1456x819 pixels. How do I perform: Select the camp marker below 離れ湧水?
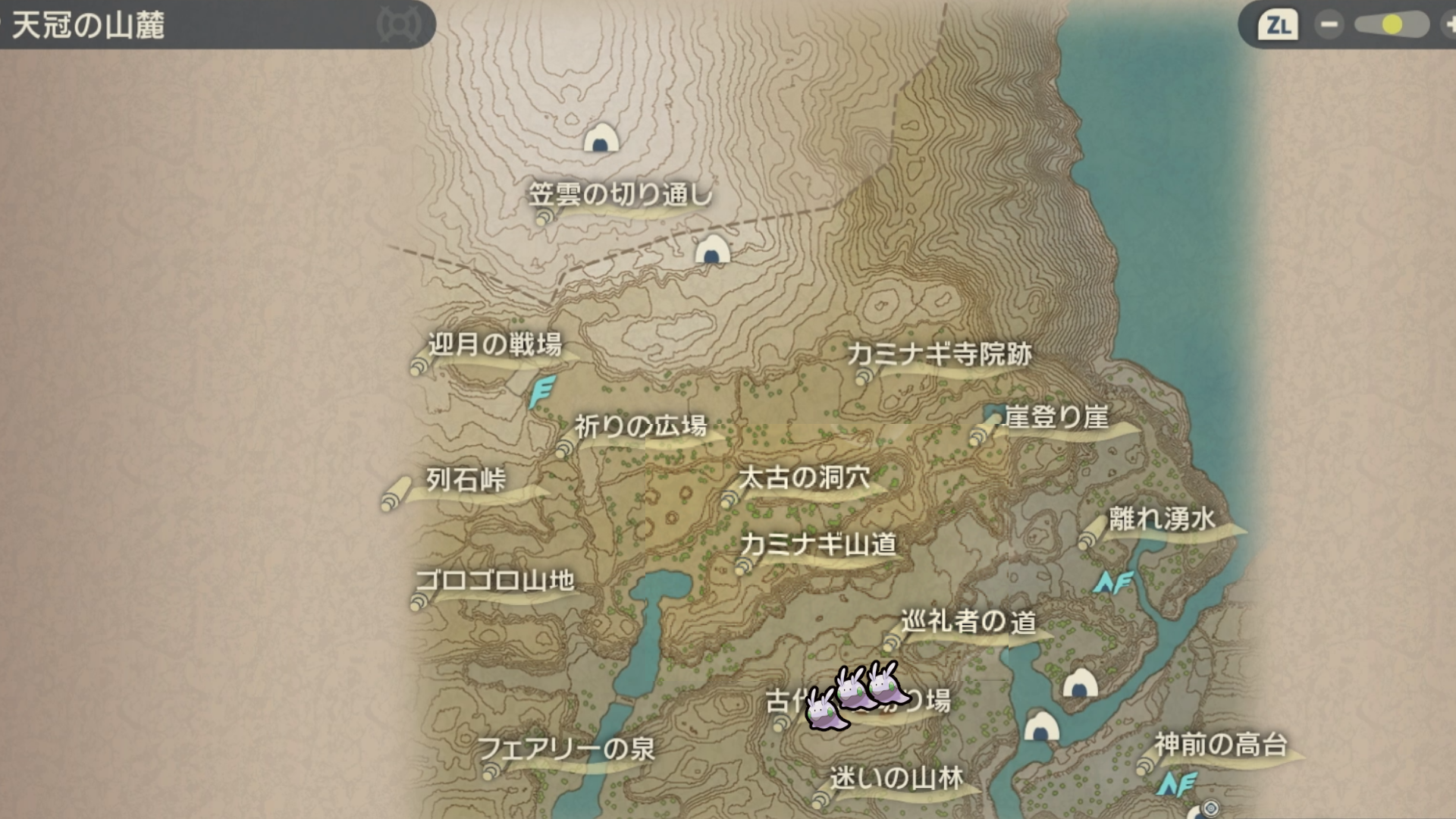click(x=1112, y=582)
